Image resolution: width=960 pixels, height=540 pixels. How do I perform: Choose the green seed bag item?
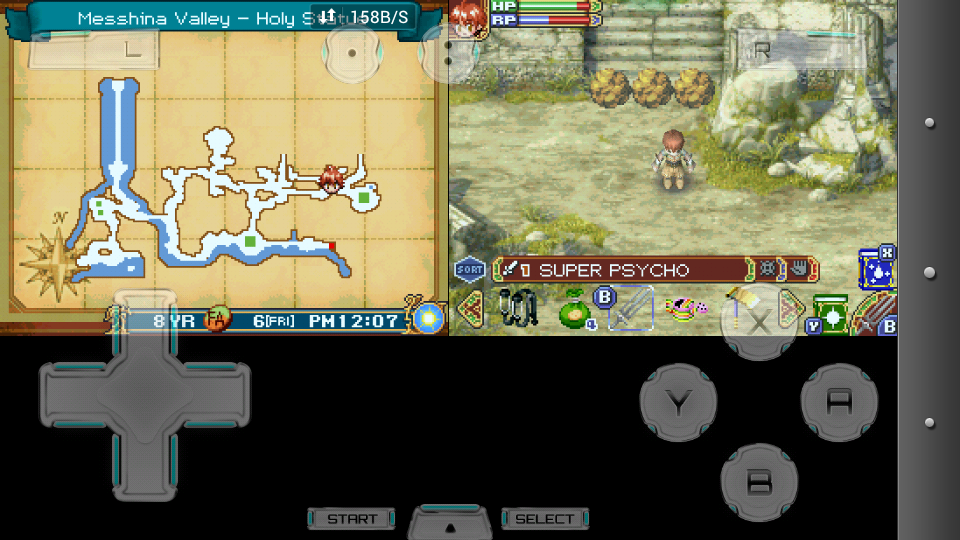pos(575,310)
